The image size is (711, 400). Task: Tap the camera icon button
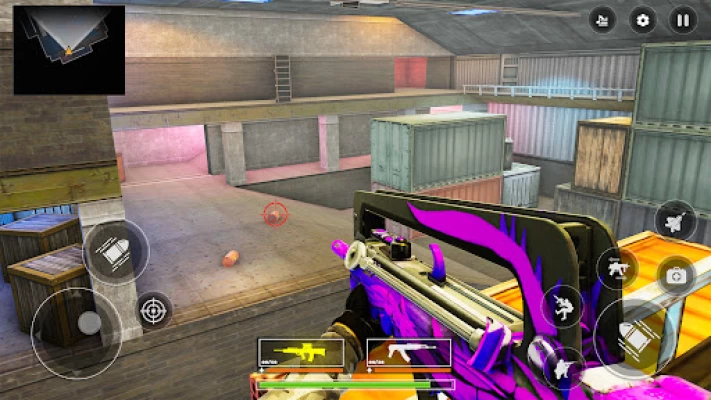[677, 275]
